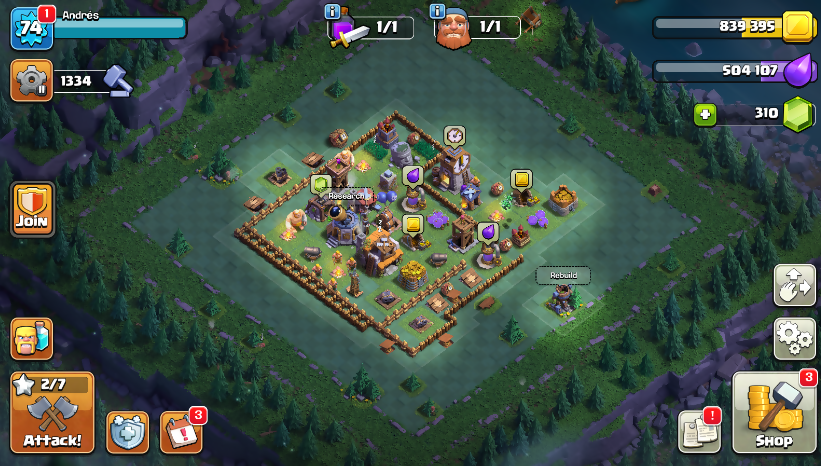Image resolution: width=821 pixels, height=466 pixels.
Task: Click the Research label on the laboratory
Action: pyautogui.click(x=346, y=196)
